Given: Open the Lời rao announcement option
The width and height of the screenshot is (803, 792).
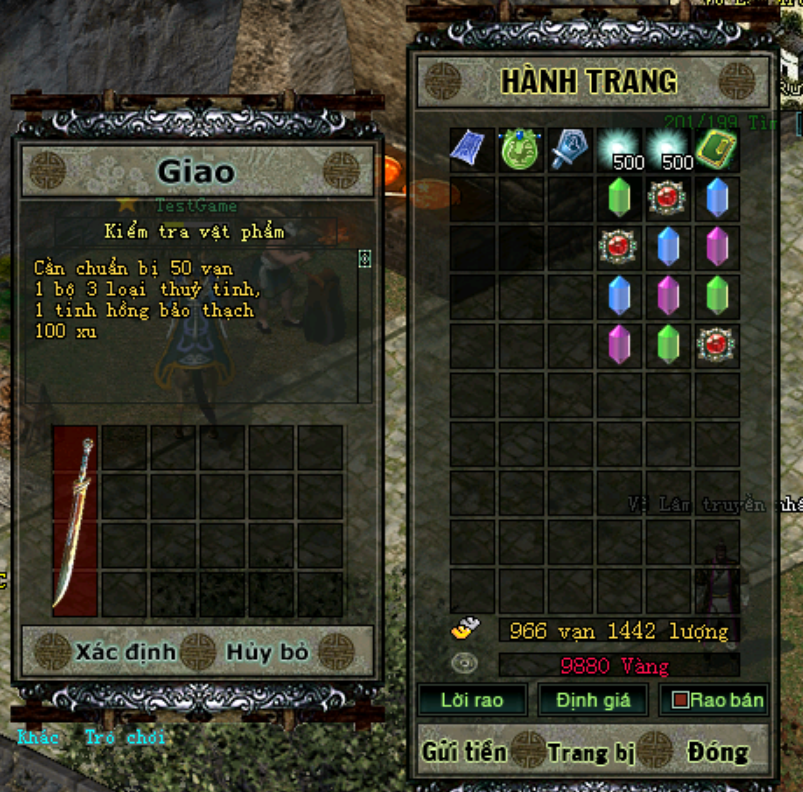Looking at the screenshot, I should [x=471, y=700].
